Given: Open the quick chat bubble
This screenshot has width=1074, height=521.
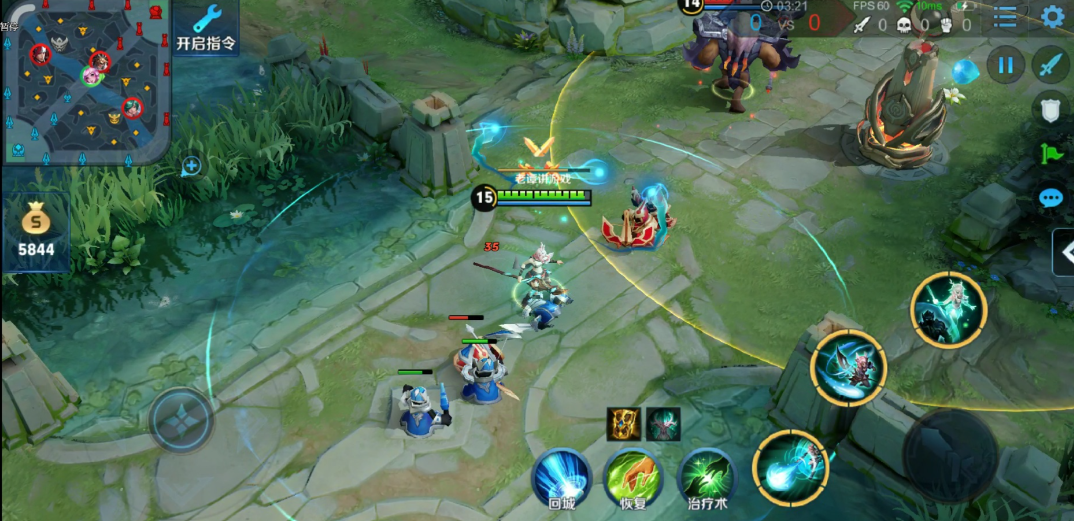Looking at the screenshot, I should [1050, 197].
